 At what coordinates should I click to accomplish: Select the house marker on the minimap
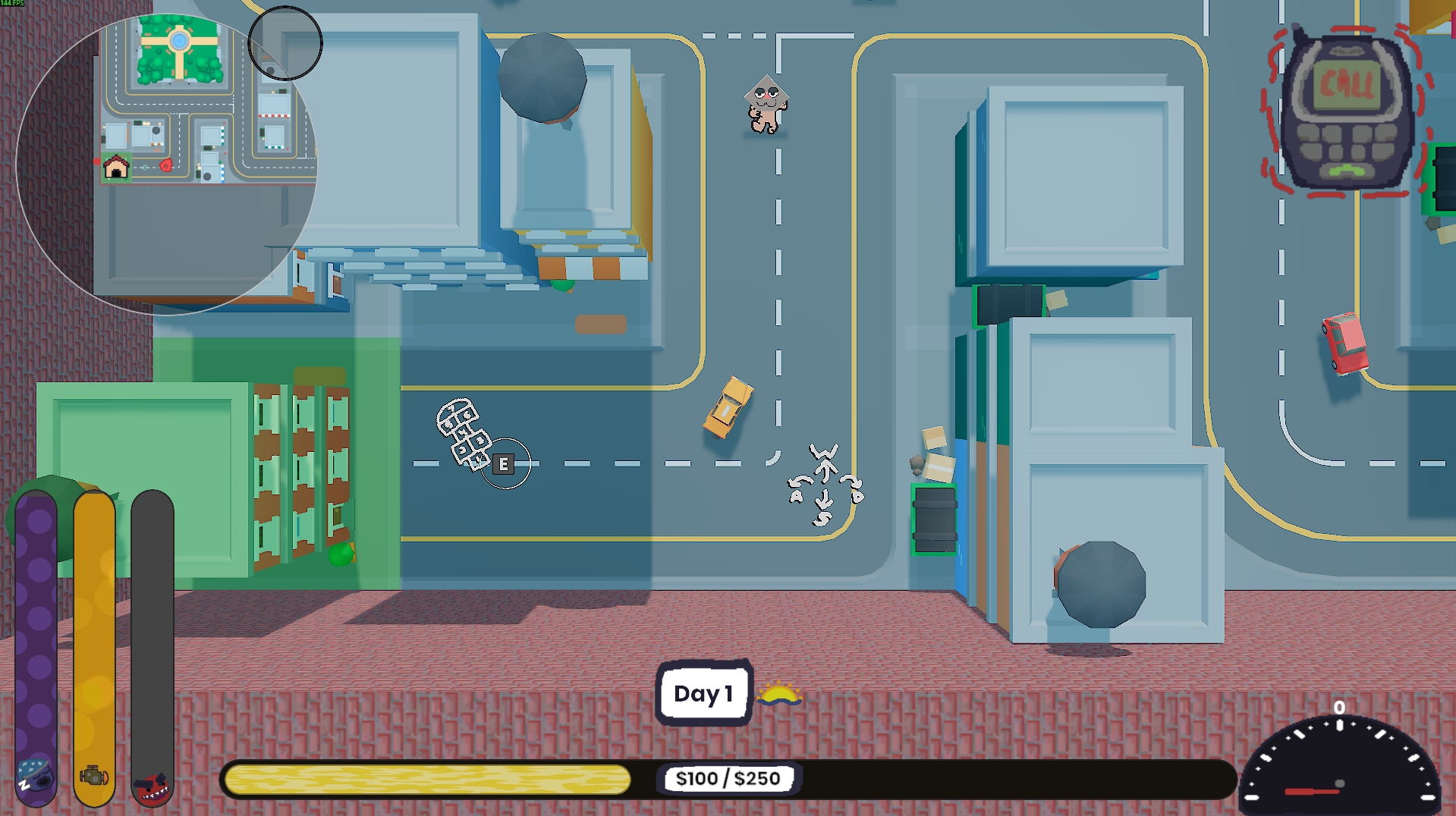pyautogui.click(x=116, y=167)
